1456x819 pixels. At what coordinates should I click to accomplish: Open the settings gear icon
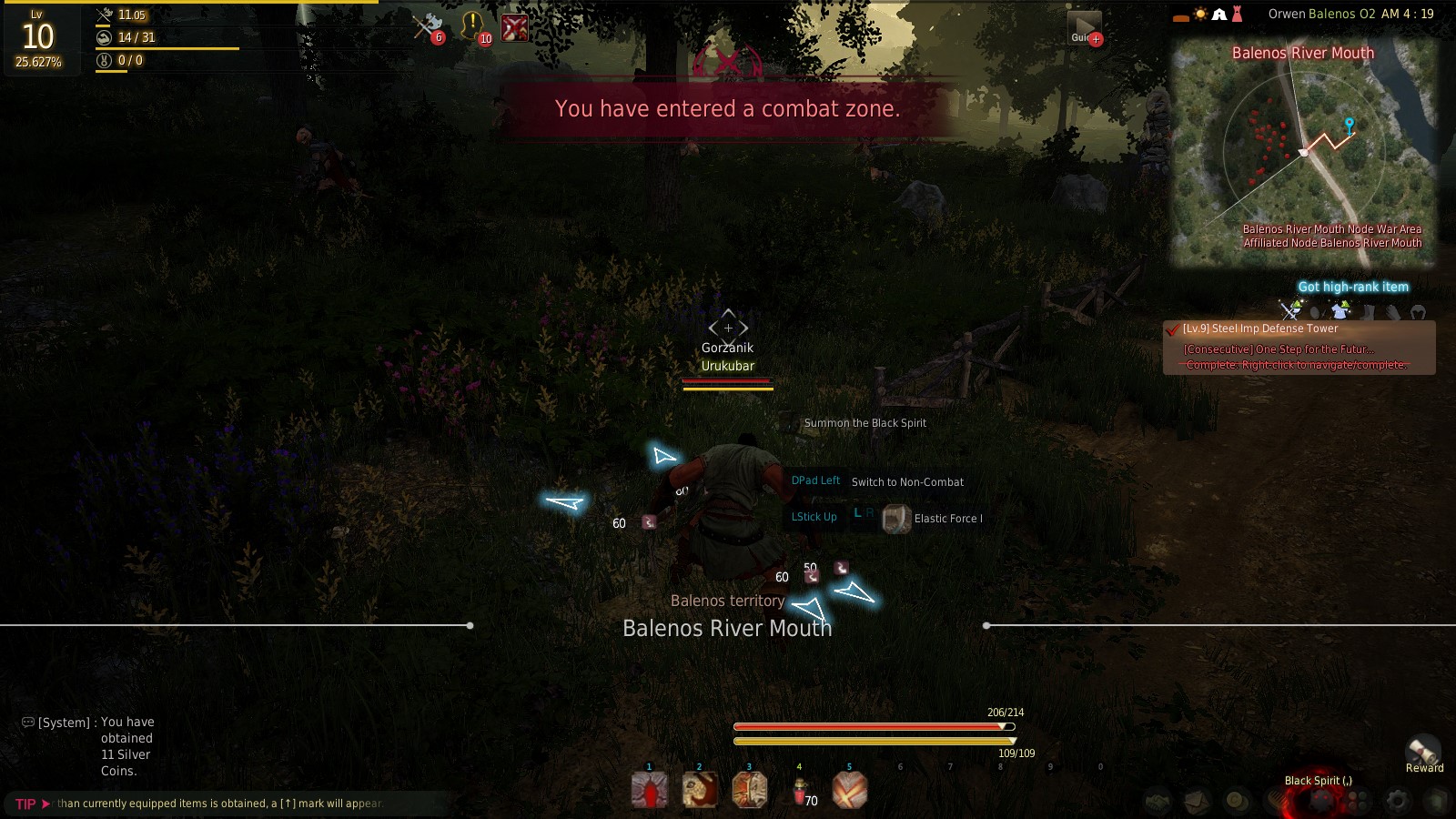1398,799
